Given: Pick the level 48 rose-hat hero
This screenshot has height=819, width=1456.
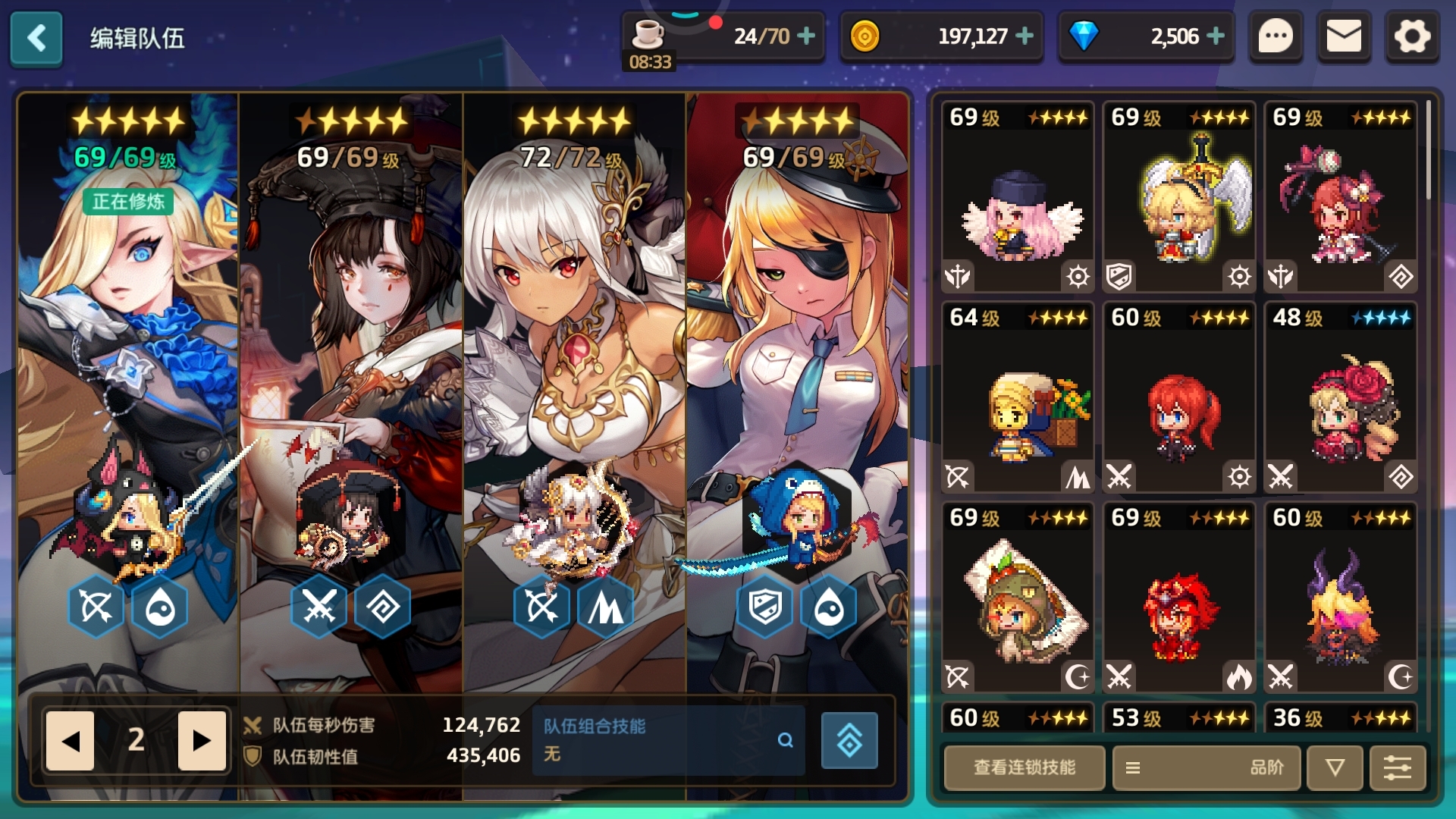Looking at the screenshot, I should pyautogui.click(x=1341, y=398).
